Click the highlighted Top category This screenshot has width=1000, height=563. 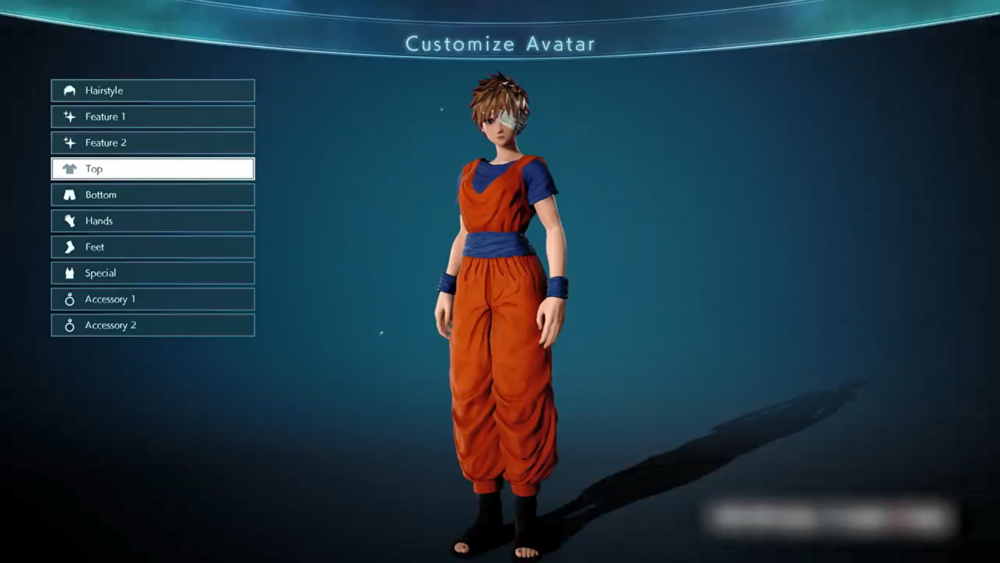(153, 169)
